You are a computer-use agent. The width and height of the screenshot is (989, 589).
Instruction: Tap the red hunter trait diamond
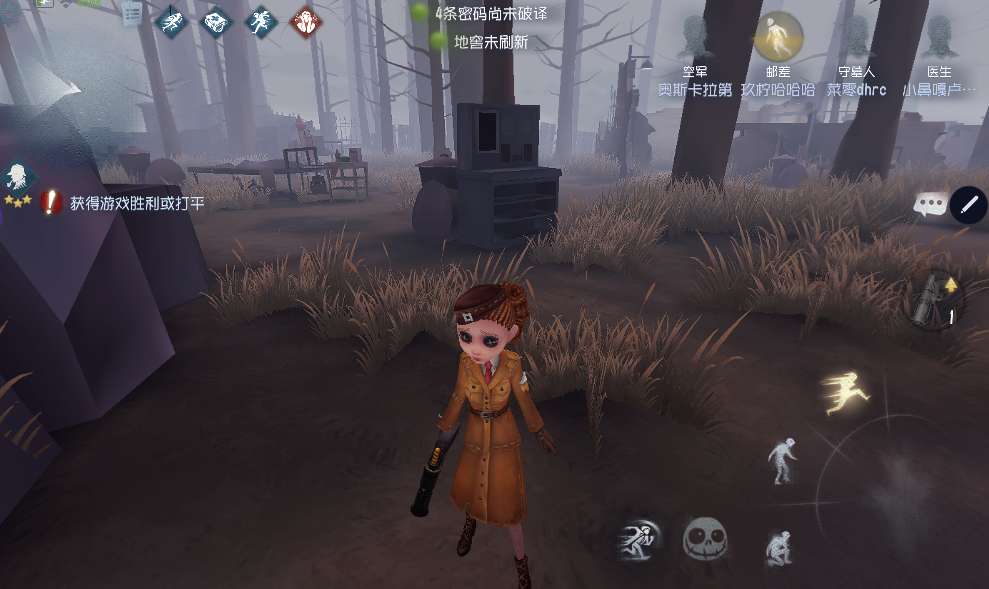click(305, 21)
